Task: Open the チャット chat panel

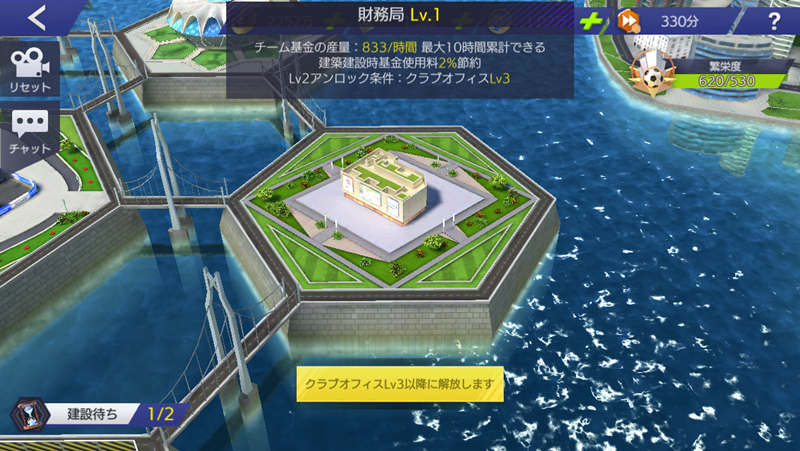Action: (x=30, y=132)
